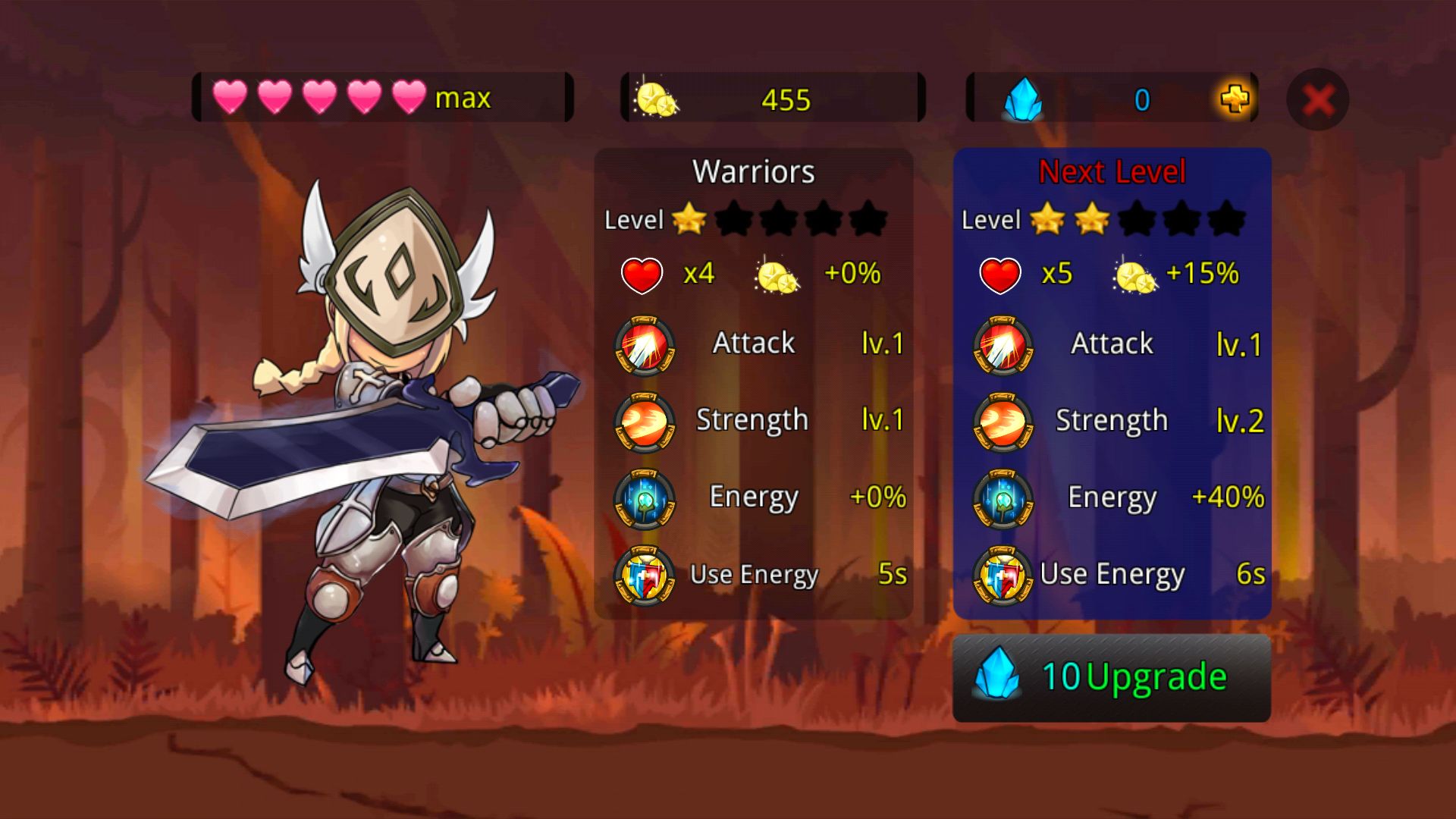Click the first pink heart in the health bar
This screenshot has height=819, width=1456.
click(x=233, y=97)
